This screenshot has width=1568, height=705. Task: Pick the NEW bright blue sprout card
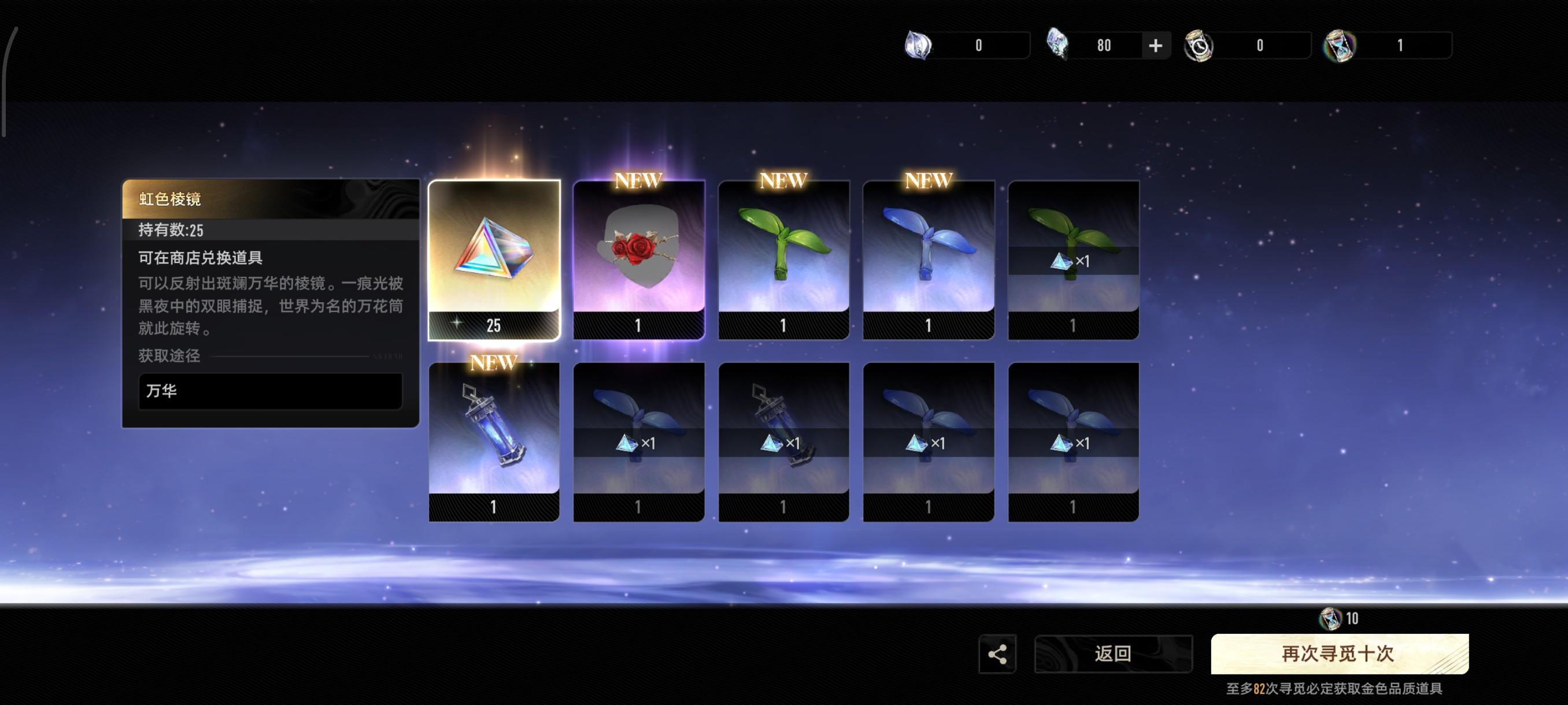click(929, 259)
